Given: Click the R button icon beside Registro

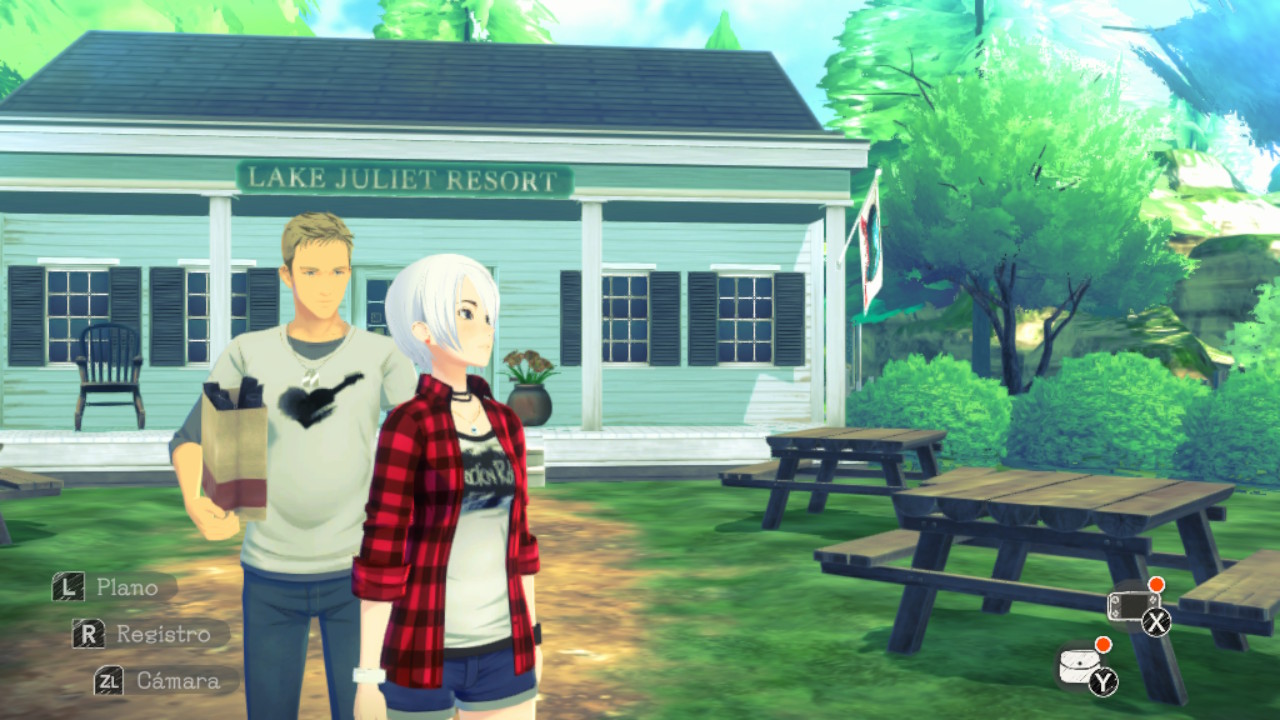Looking at the screenshot, I should 89,633.
